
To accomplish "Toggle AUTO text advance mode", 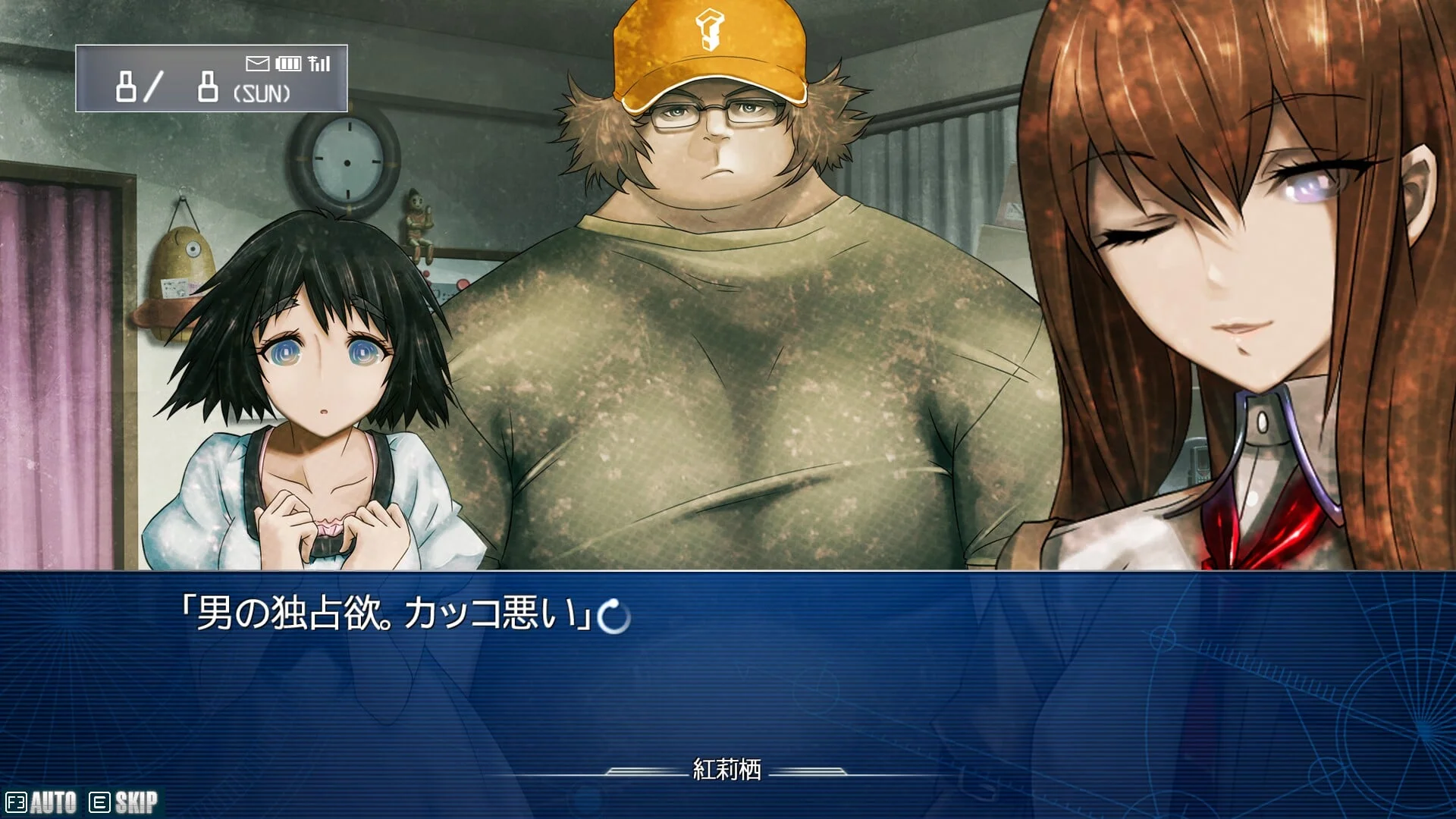I will pyautogui.click(x=42, y=802).
